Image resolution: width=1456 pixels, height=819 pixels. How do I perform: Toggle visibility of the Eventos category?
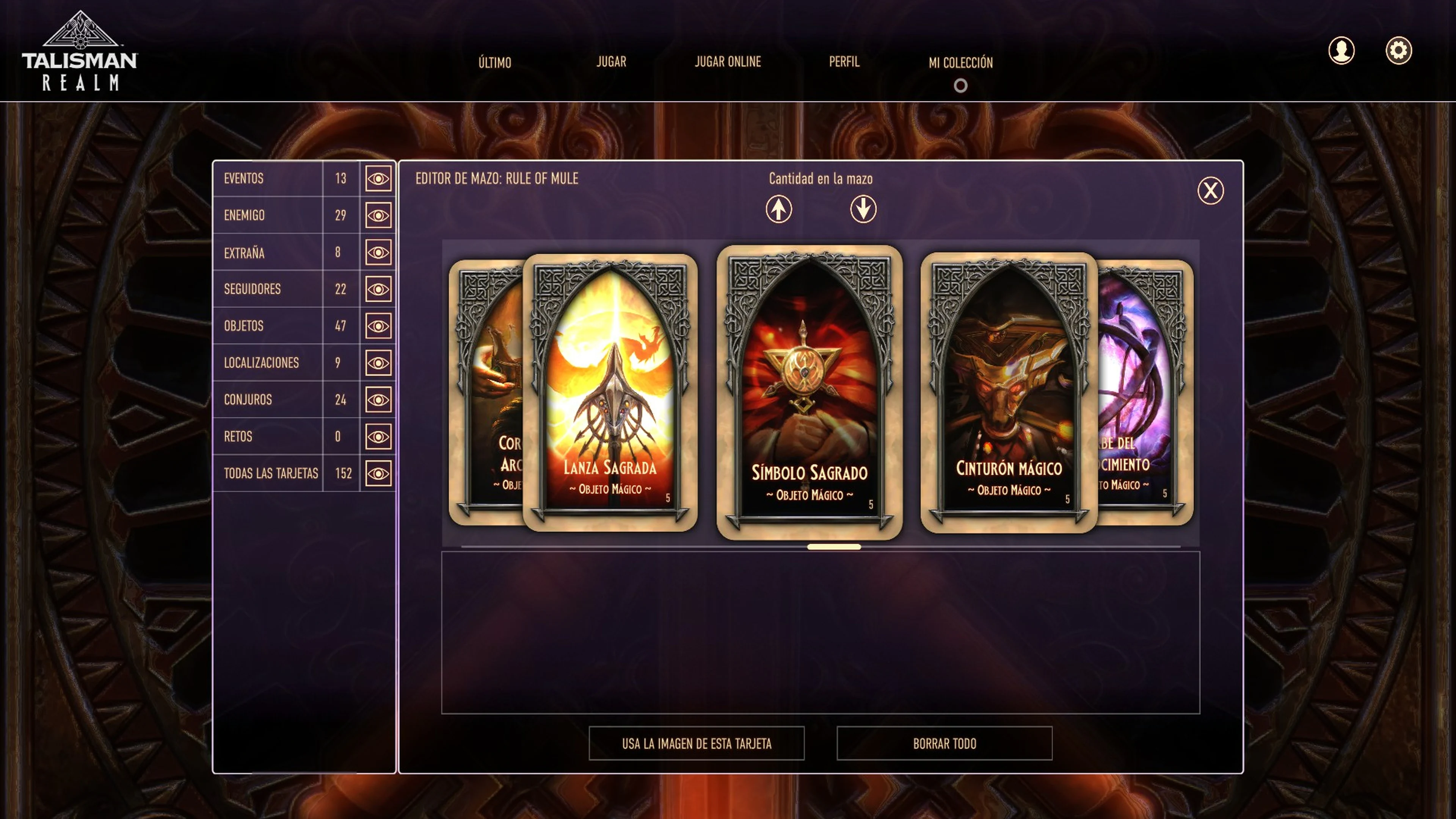[378, 179]
